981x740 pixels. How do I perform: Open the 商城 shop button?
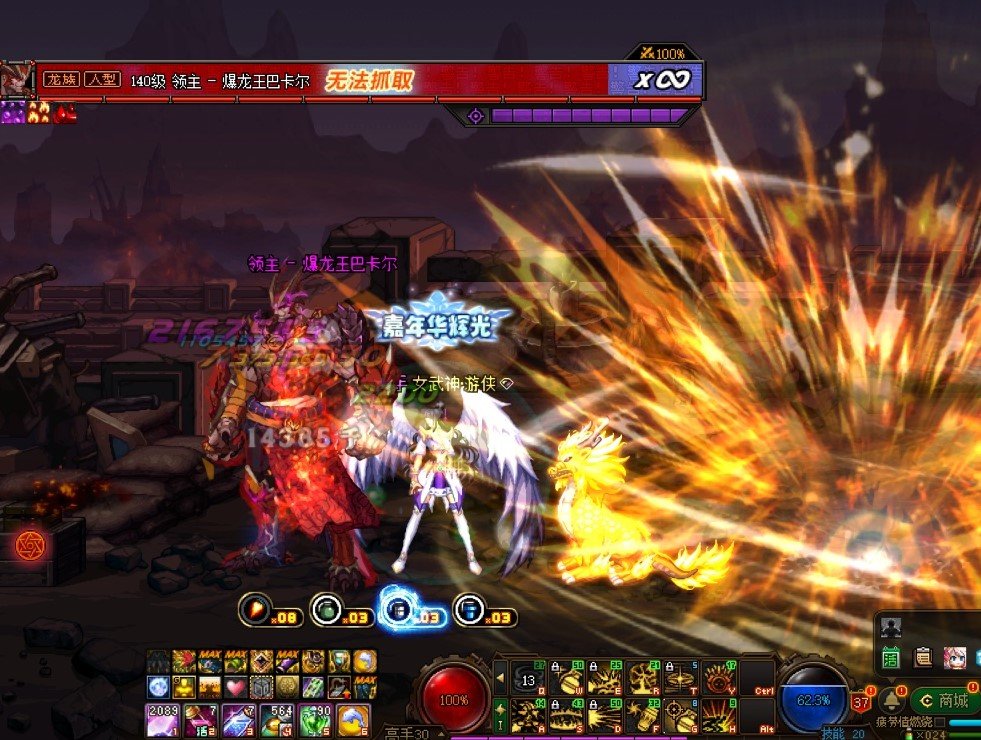[945, 700]
